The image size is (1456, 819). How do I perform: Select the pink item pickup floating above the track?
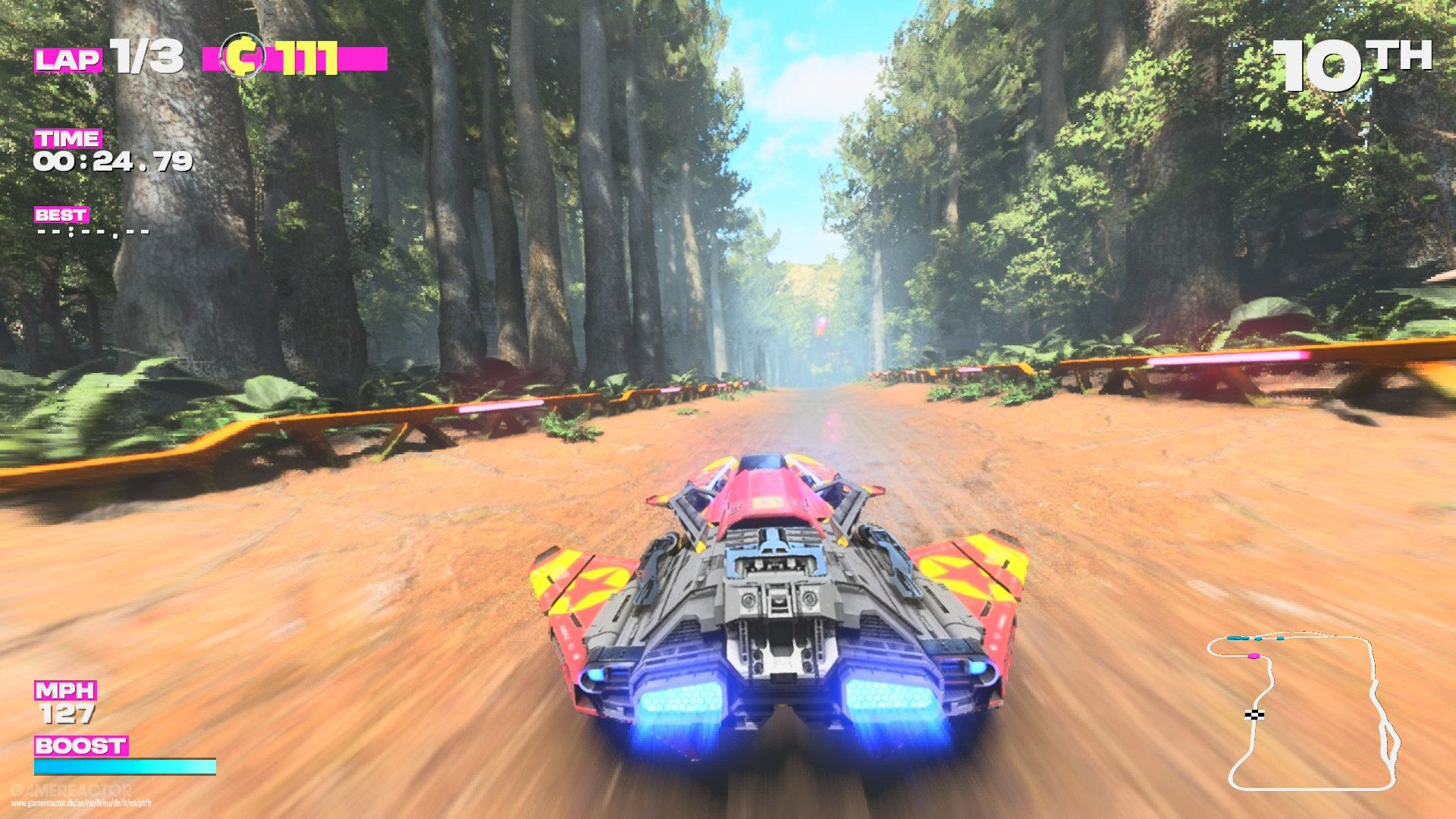821,326
